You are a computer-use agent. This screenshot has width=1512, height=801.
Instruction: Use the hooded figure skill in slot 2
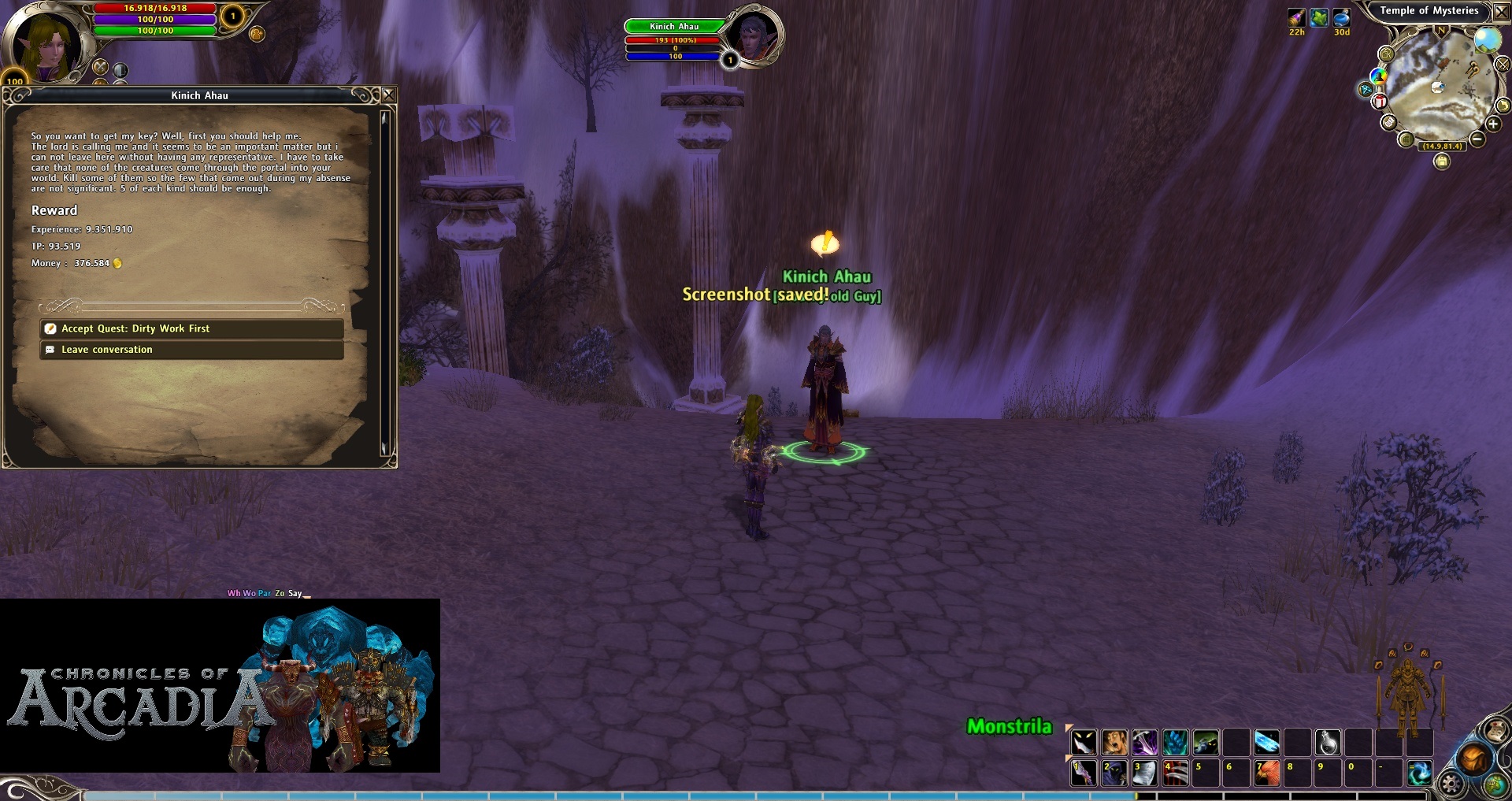(1114, 773)
